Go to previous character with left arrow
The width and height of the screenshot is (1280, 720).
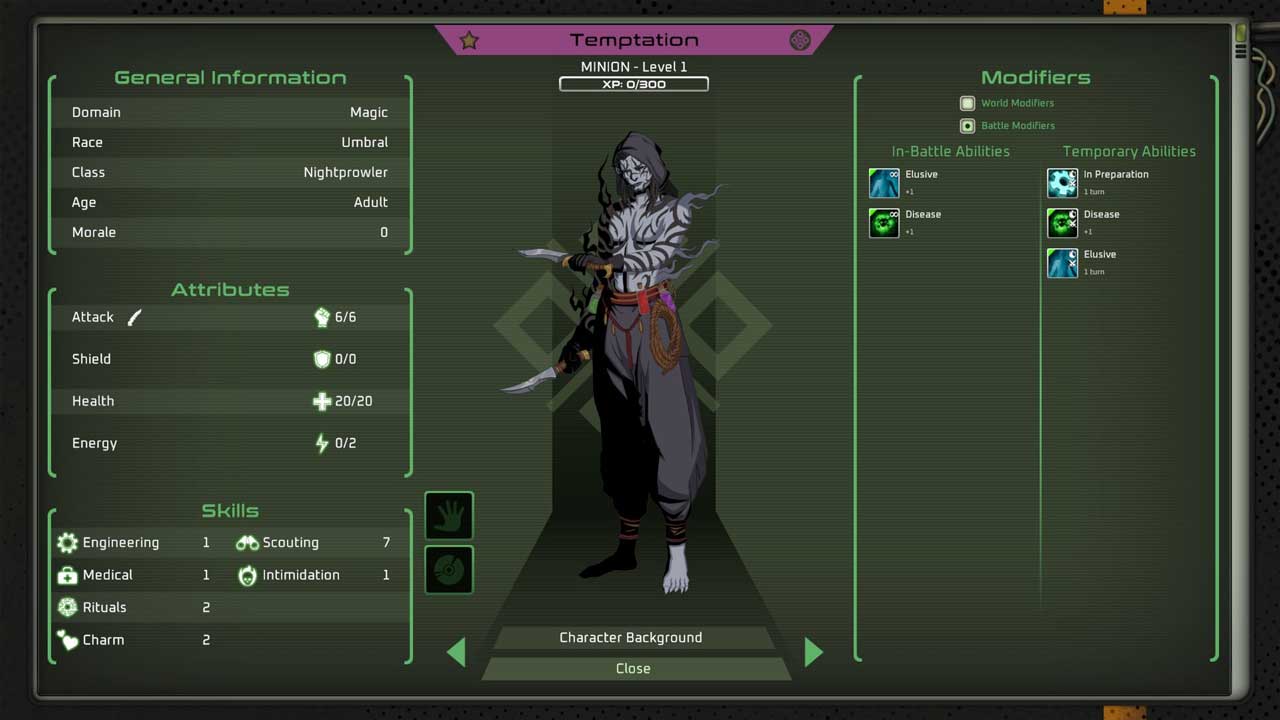tap(457, 653)
